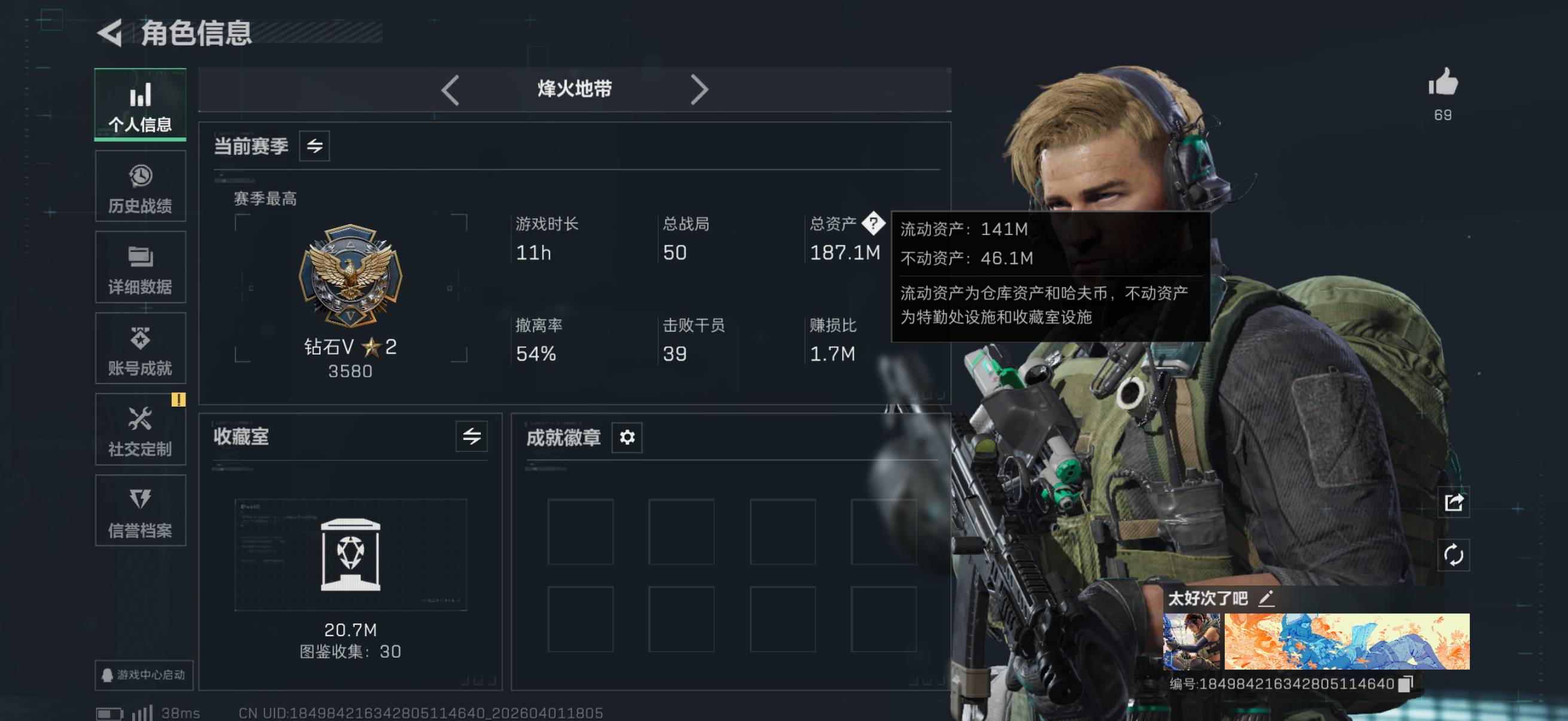The image size is (1568, 721).
Task: Open the 社交定制 tab
Action: (x=140, y=430)
